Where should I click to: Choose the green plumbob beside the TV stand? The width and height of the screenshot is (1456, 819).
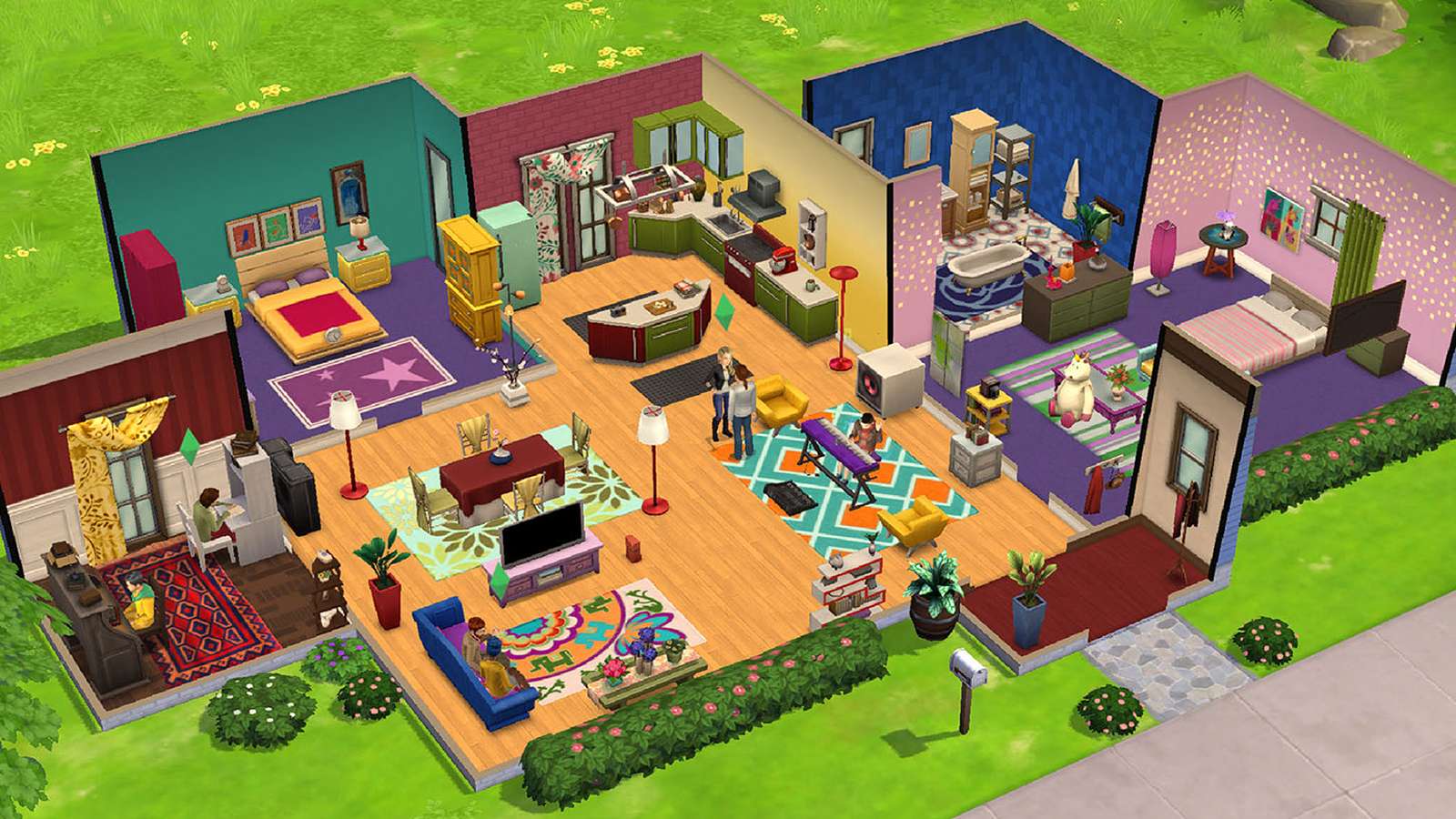point(498,577)
